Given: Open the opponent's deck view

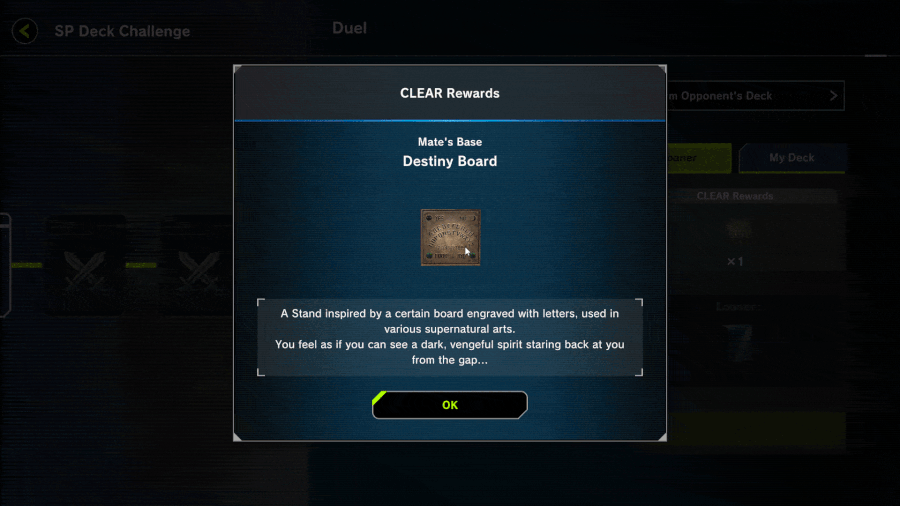Looking at the screenshot, I should pyautogui.click(x=755, y=96).
